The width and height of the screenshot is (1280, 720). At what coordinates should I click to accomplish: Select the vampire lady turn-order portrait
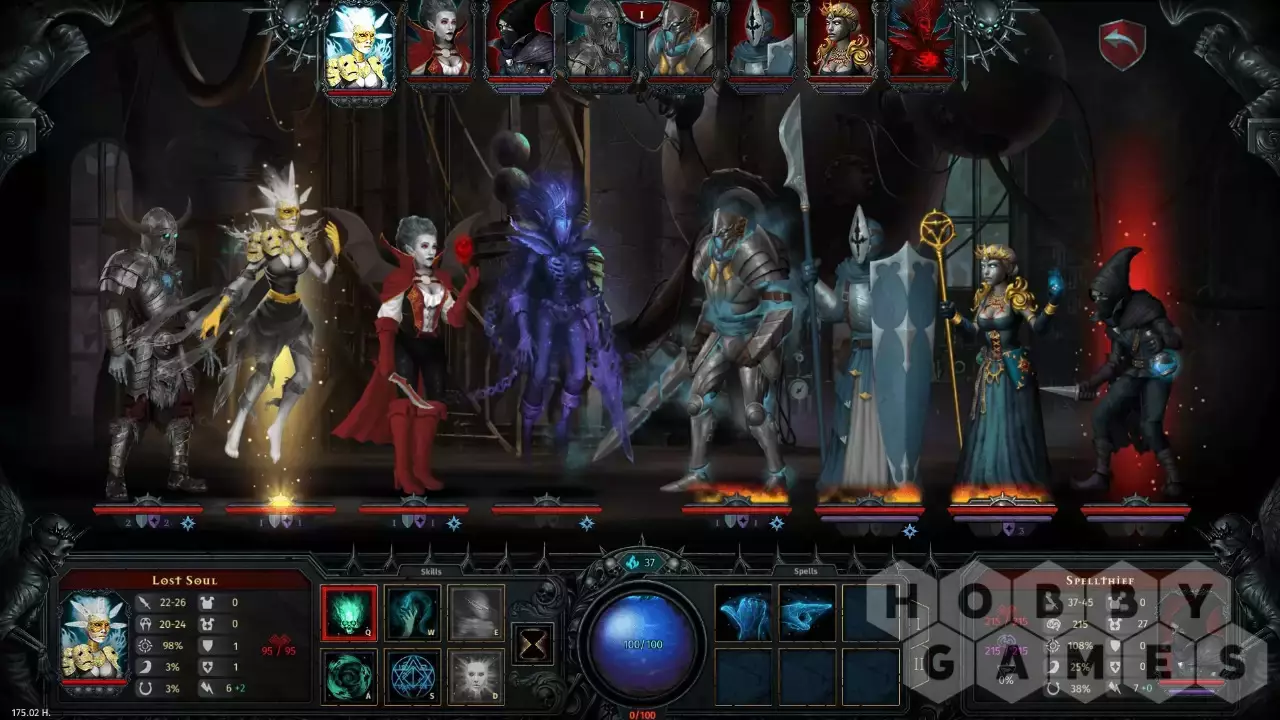coord(438,40)
